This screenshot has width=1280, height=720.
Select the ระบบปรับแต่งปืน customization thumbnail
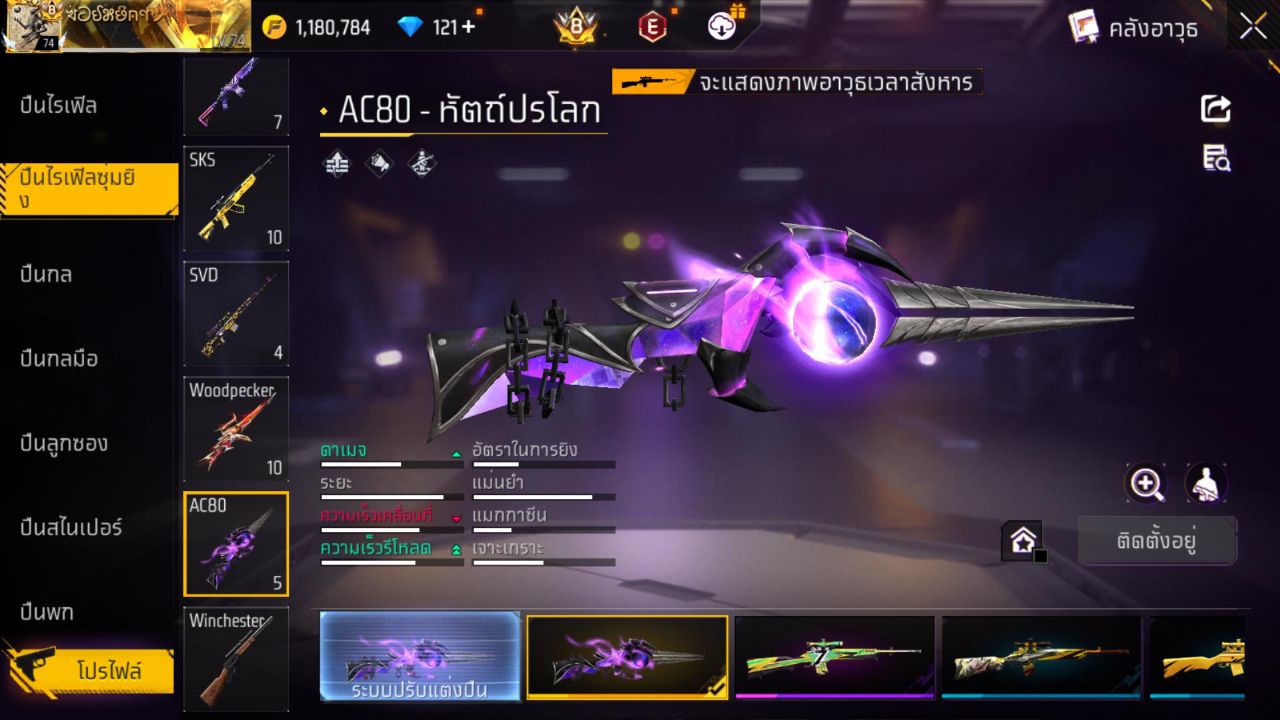point(420,657)
